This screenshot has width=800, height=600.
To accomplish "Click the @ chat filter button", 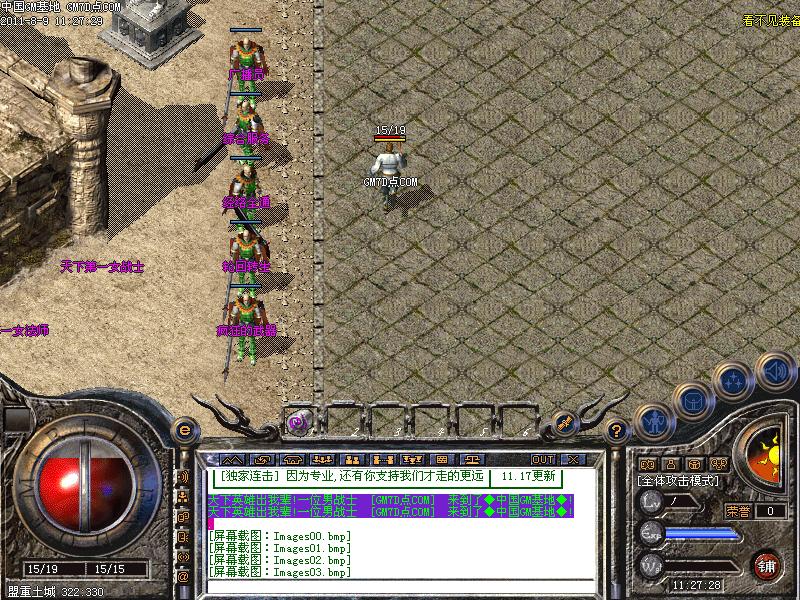I will 183,577.
